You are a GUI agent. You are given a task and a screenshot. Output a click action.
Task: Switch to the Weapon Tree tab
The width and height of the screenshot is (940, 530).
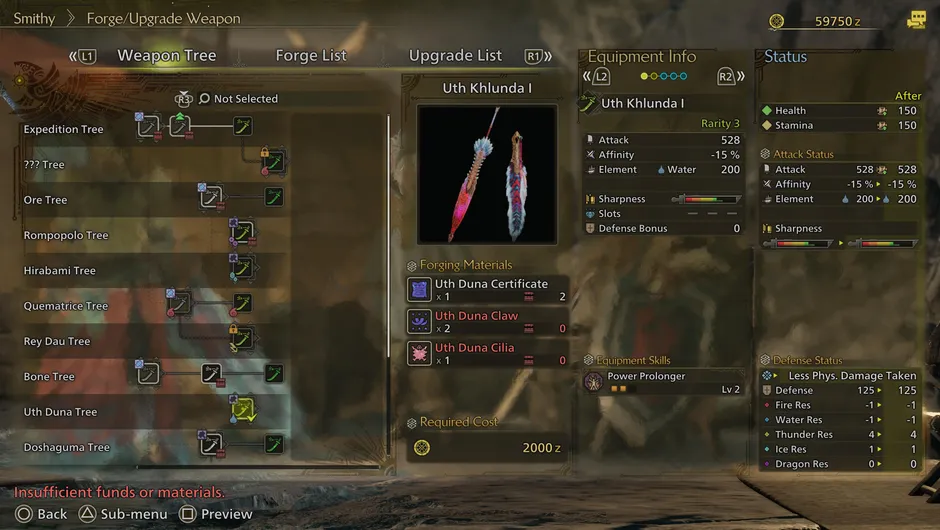[x=166, y=56]
